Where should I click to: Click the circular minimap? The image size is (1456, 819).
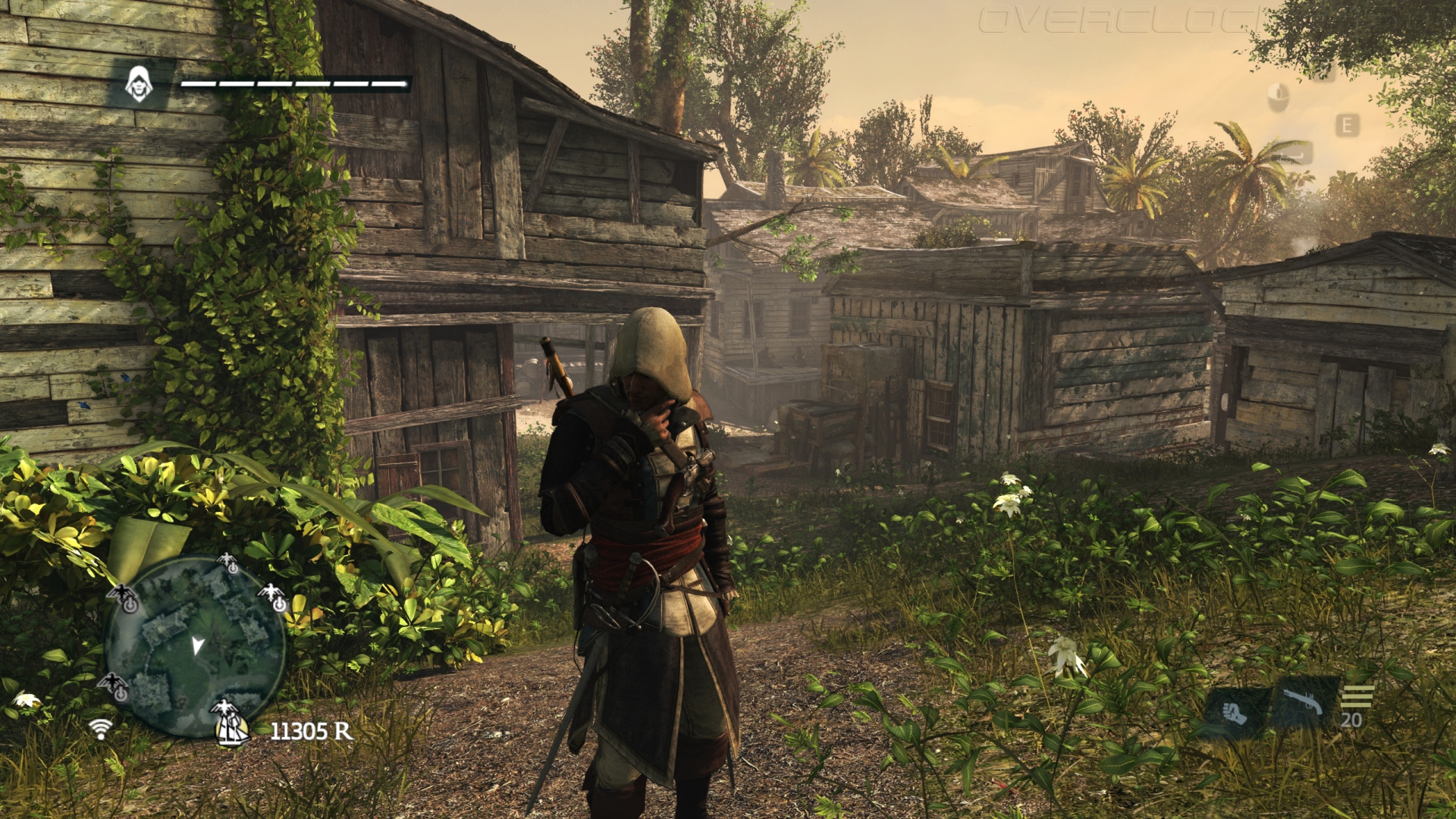tap(194, 647)
